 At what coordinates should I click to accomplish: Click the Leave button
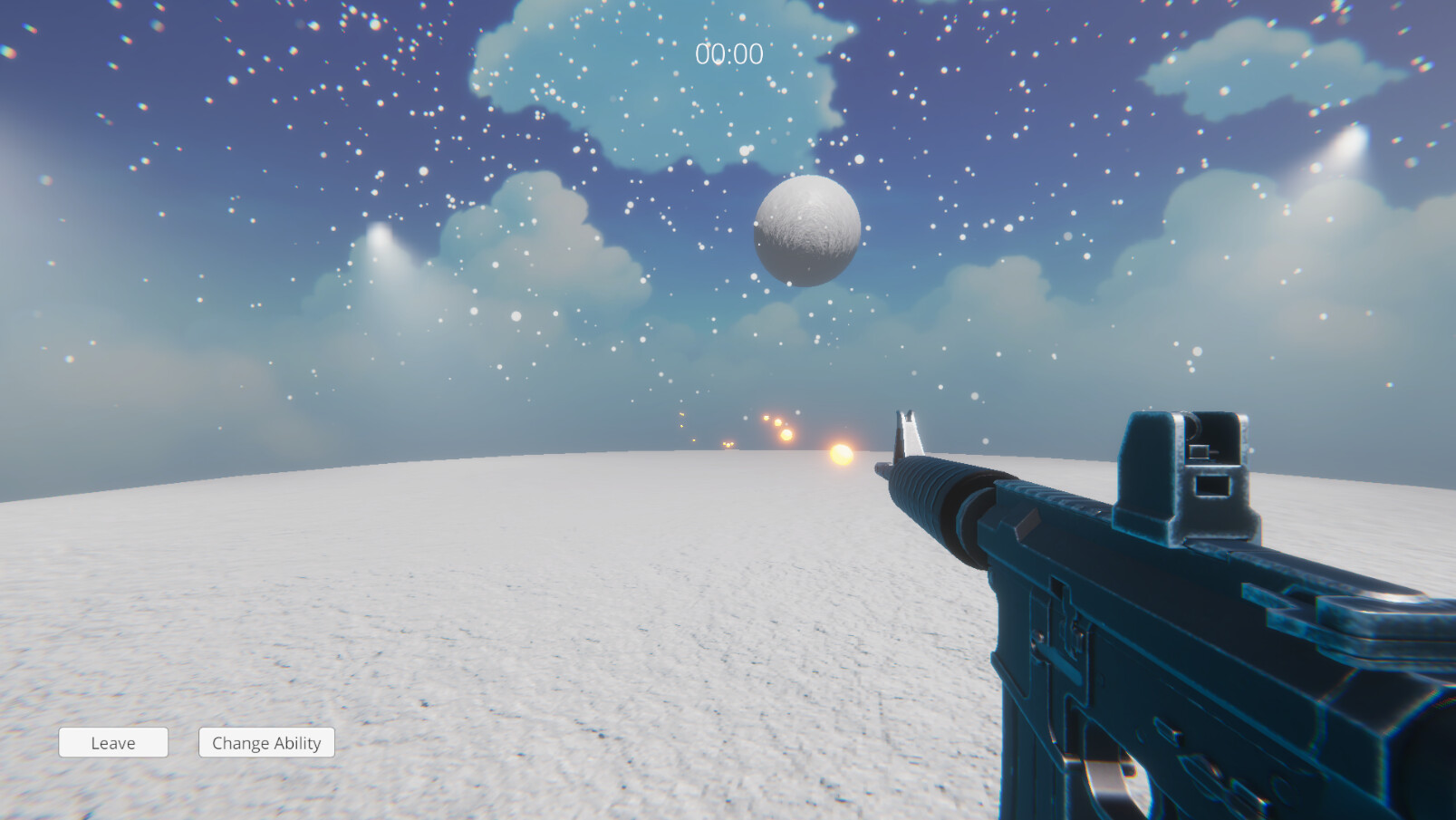point(112,742)
